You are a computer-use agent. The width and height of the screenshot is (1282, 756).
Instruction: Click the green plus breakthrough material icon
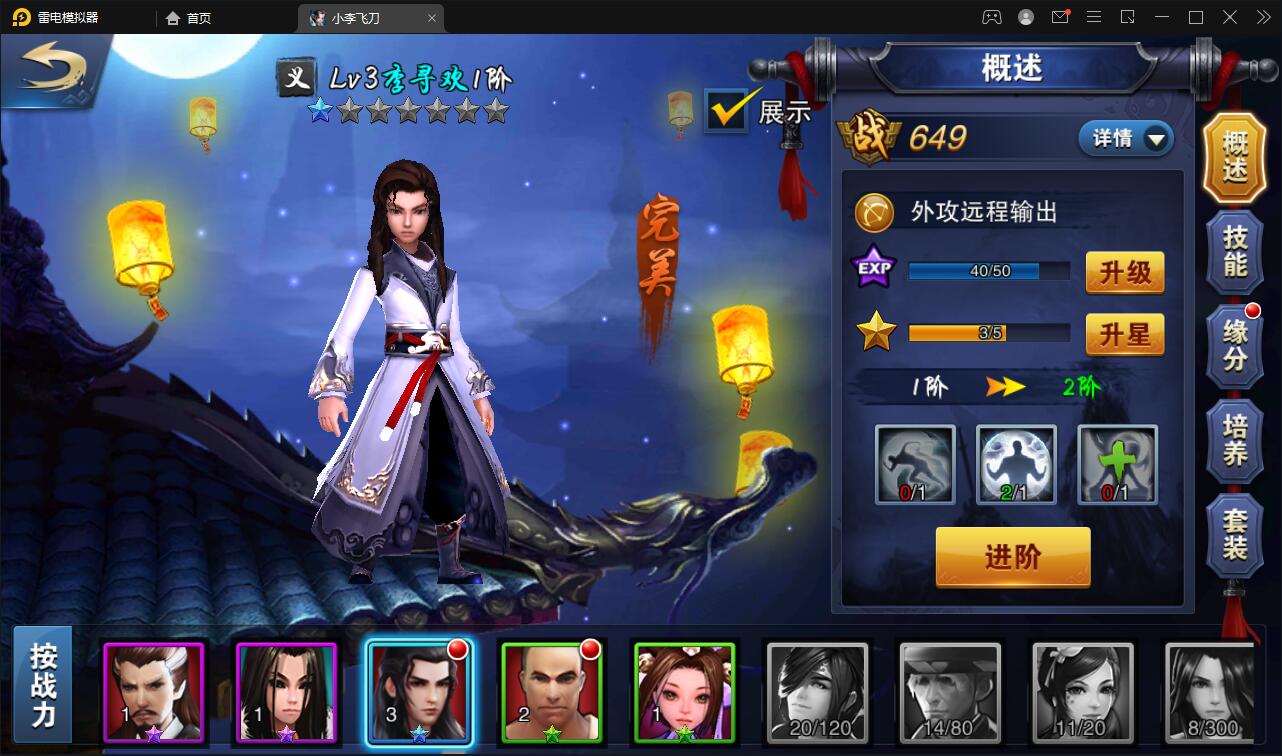(1116, 463)
